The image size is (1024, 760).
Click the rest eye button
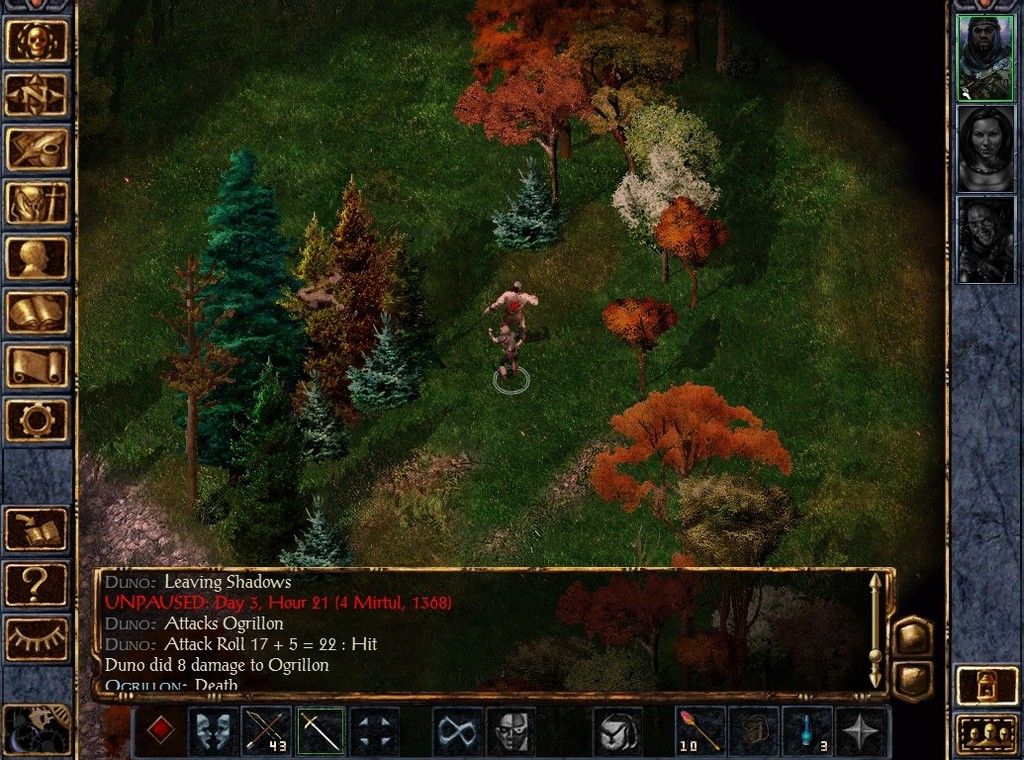point(38,637)
